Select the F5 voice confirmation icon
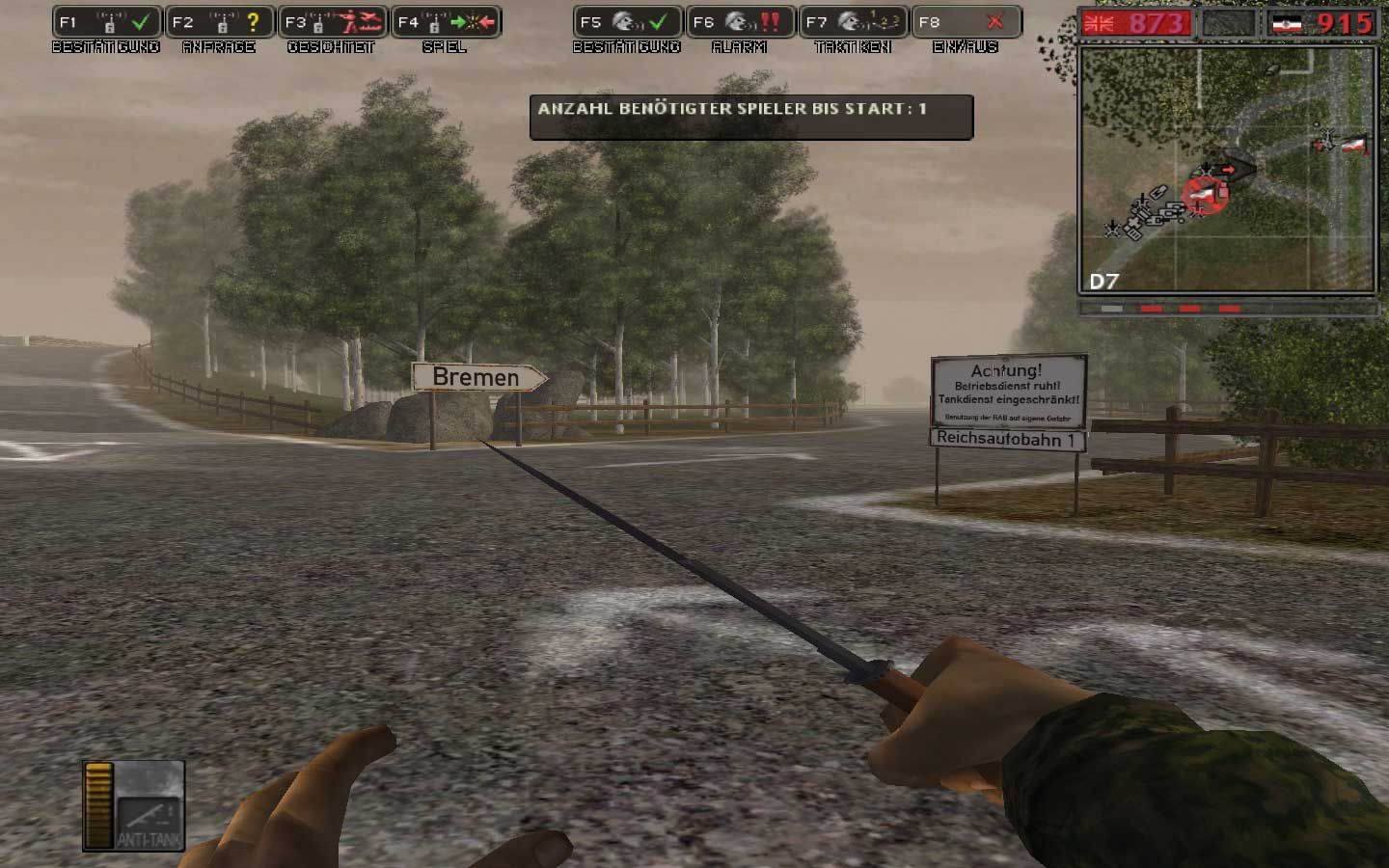Screen dimensions: 1389x868 [x=628, y=20]
